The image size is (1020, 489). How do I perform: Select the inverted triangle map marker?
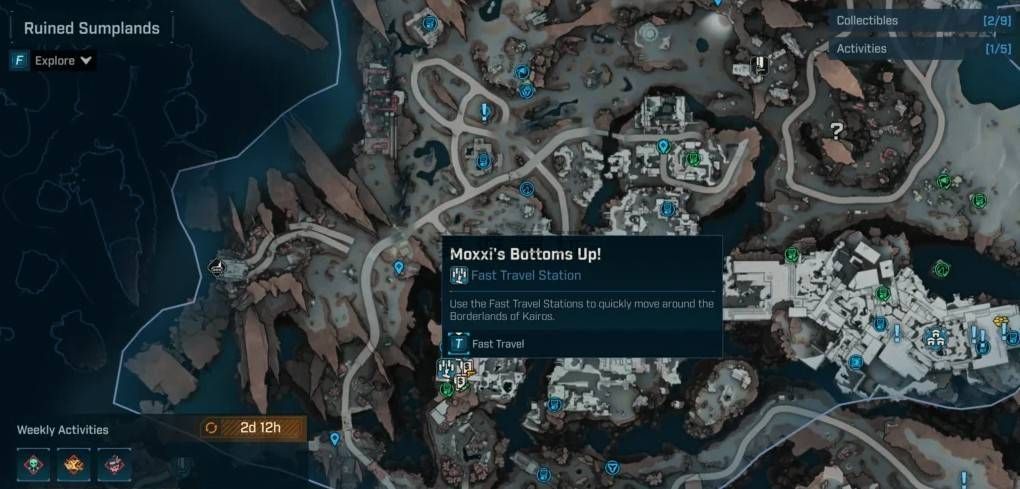point(612,467)
